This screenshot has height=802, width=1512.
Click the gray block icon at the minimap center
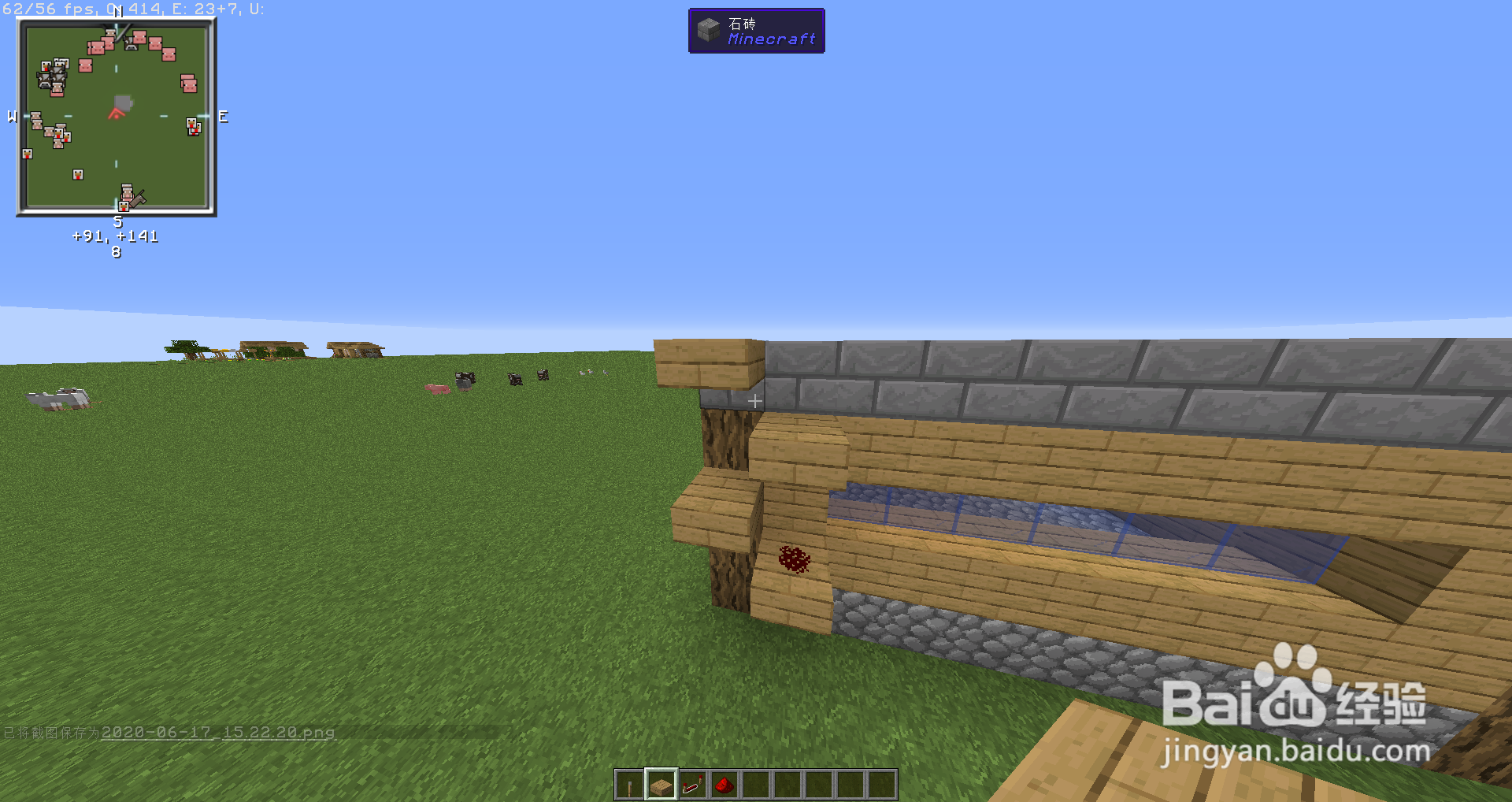[122, 102]
